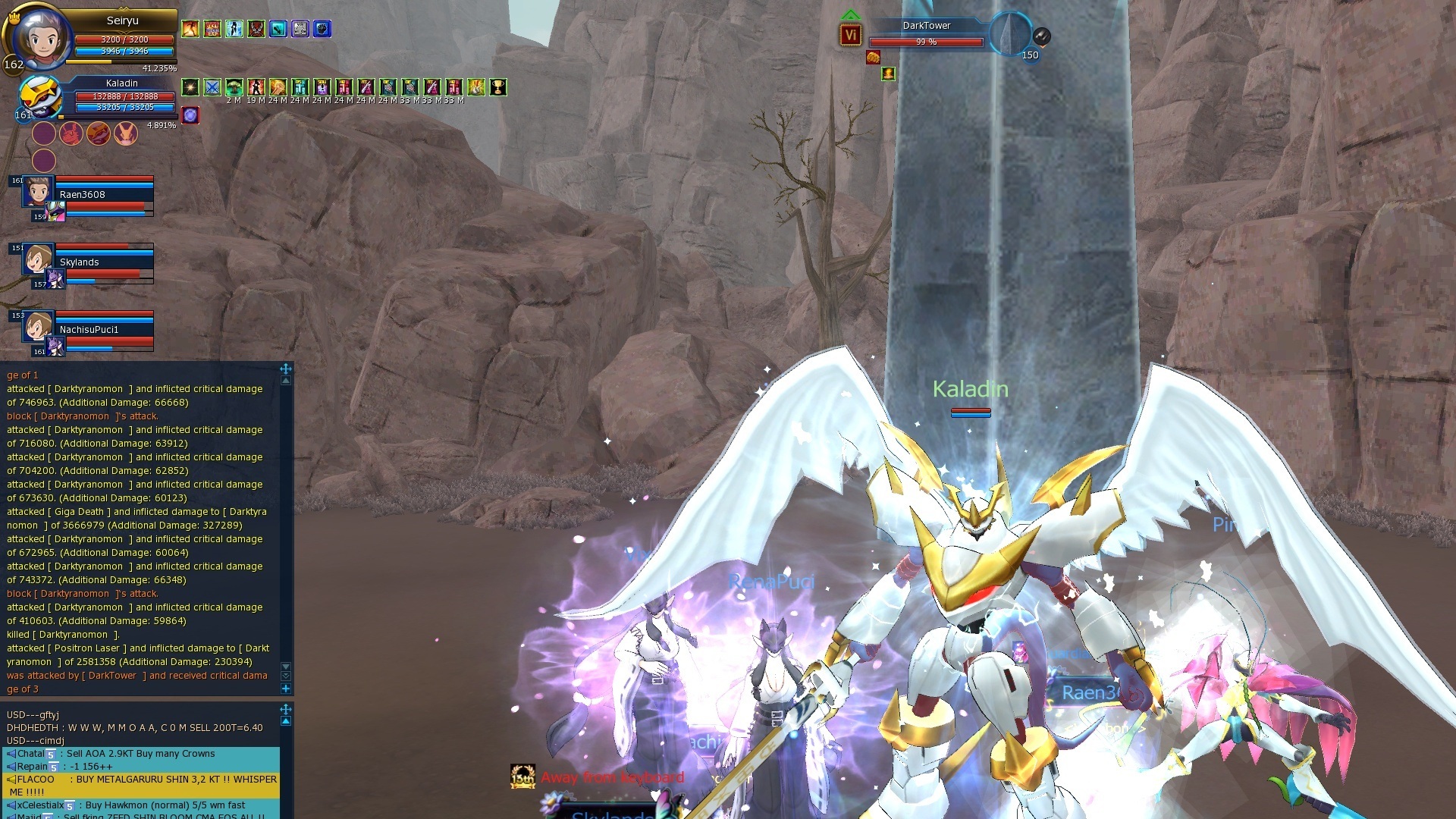Click the DarkTower target portrait

1009,33
